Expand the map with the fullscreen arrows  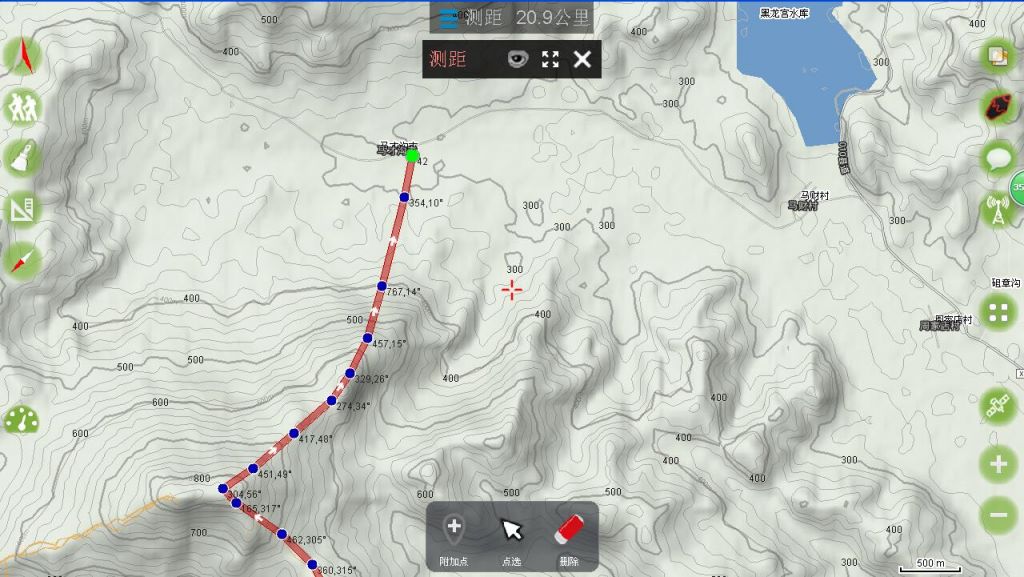click(x=550, y=60)
